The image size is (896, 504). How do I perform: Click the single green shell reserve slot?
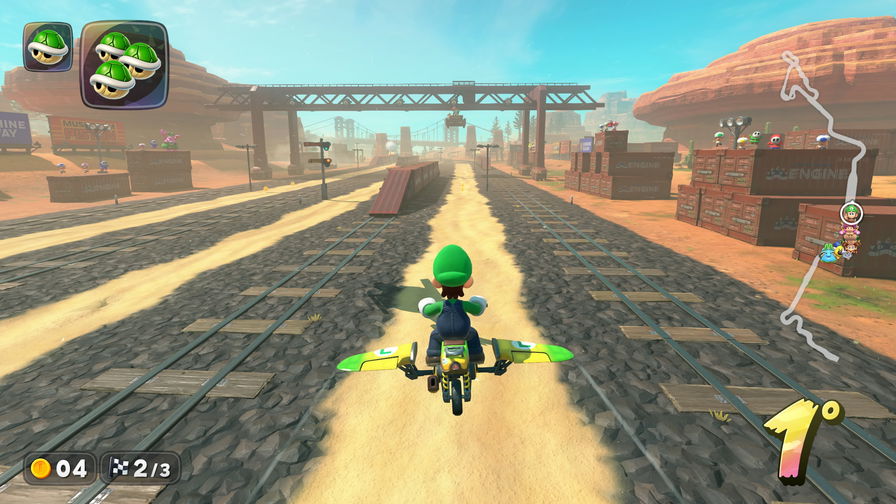[x=47, y=46]
